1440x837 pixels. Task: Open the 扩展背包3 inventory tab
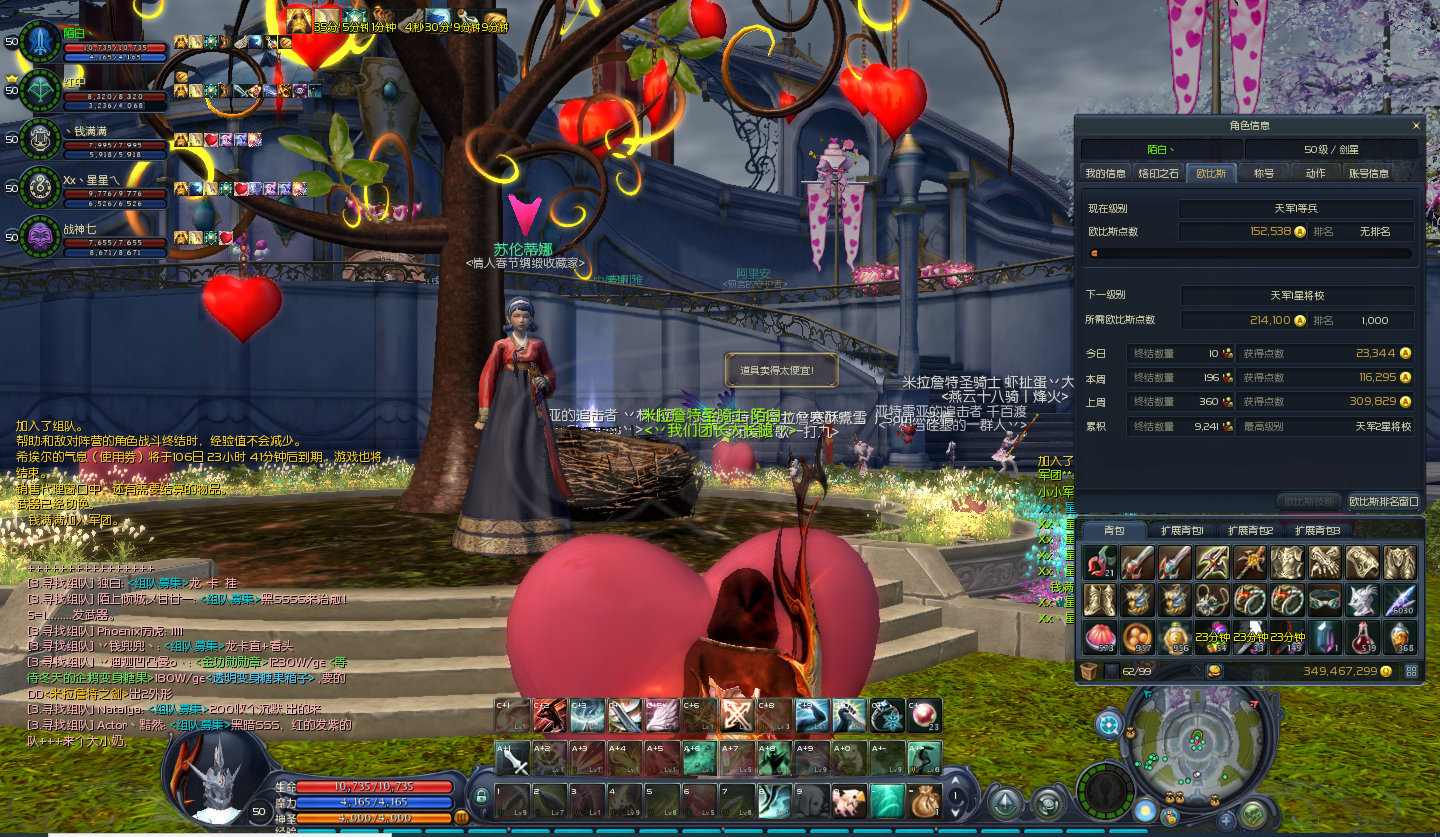[1317, 530]
